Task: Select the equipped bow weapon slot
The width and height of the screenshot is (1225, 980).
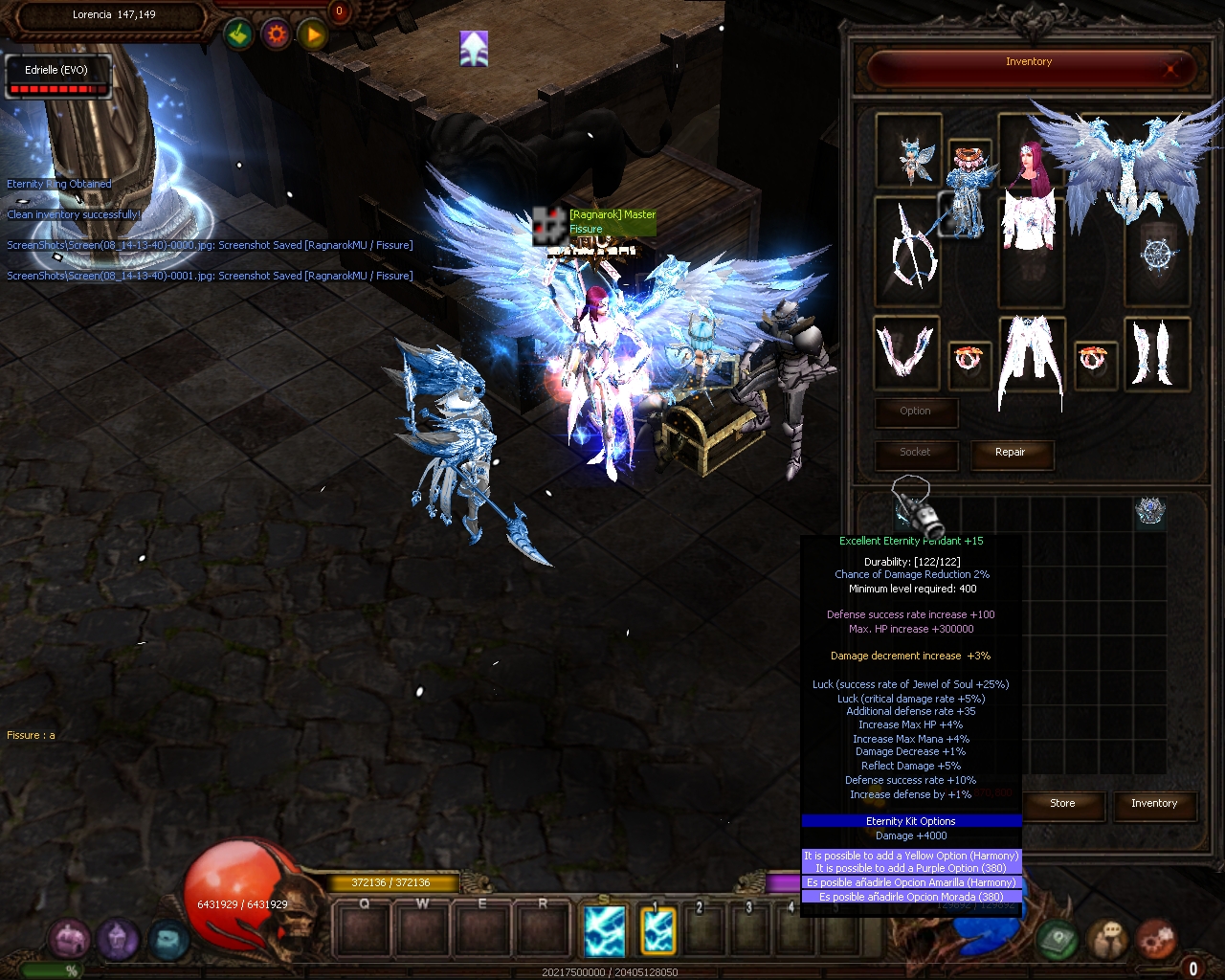Action: coord(907,249)
